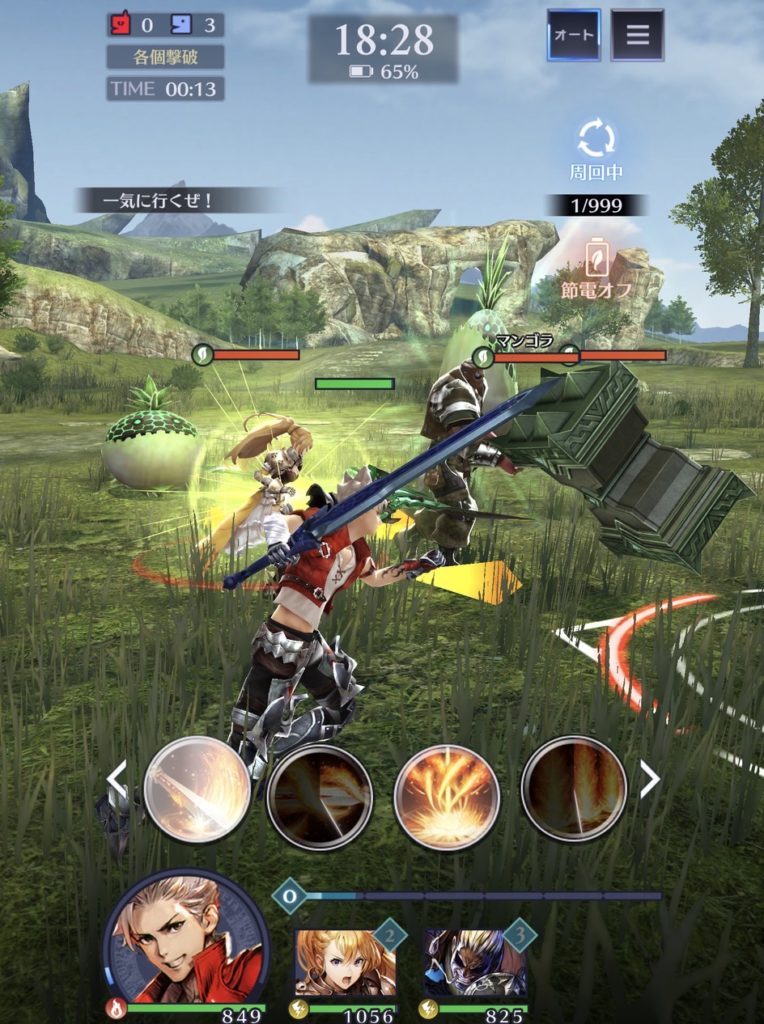Switch to the dark armored party member
Image resolution: width=764 pixels, height=1024 pixels.
point(473,962)
